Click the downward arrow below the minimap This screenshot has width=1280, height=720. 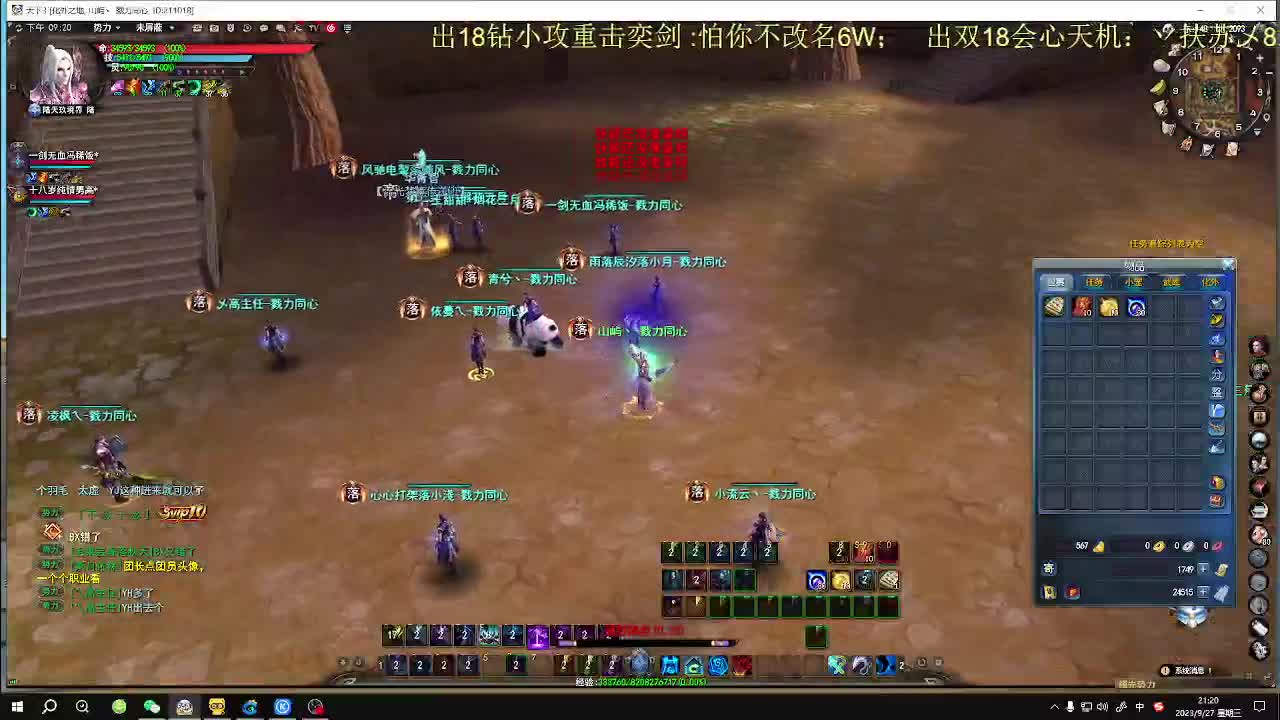pos(1258,131)
